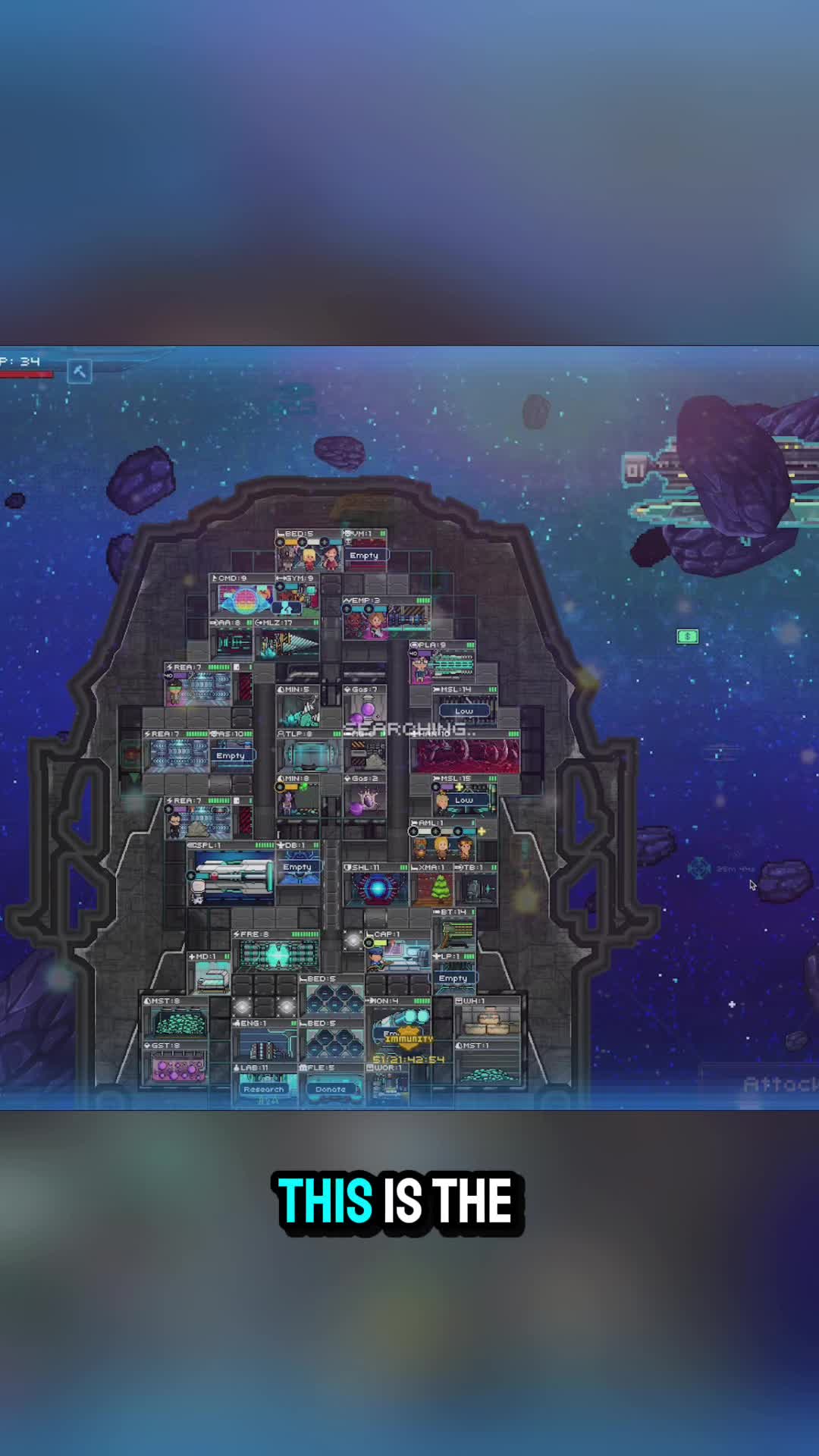Select the CMD:9 command room
Image resolution: width=819 pixels, height=1456 pixels.
pos(241,599)
